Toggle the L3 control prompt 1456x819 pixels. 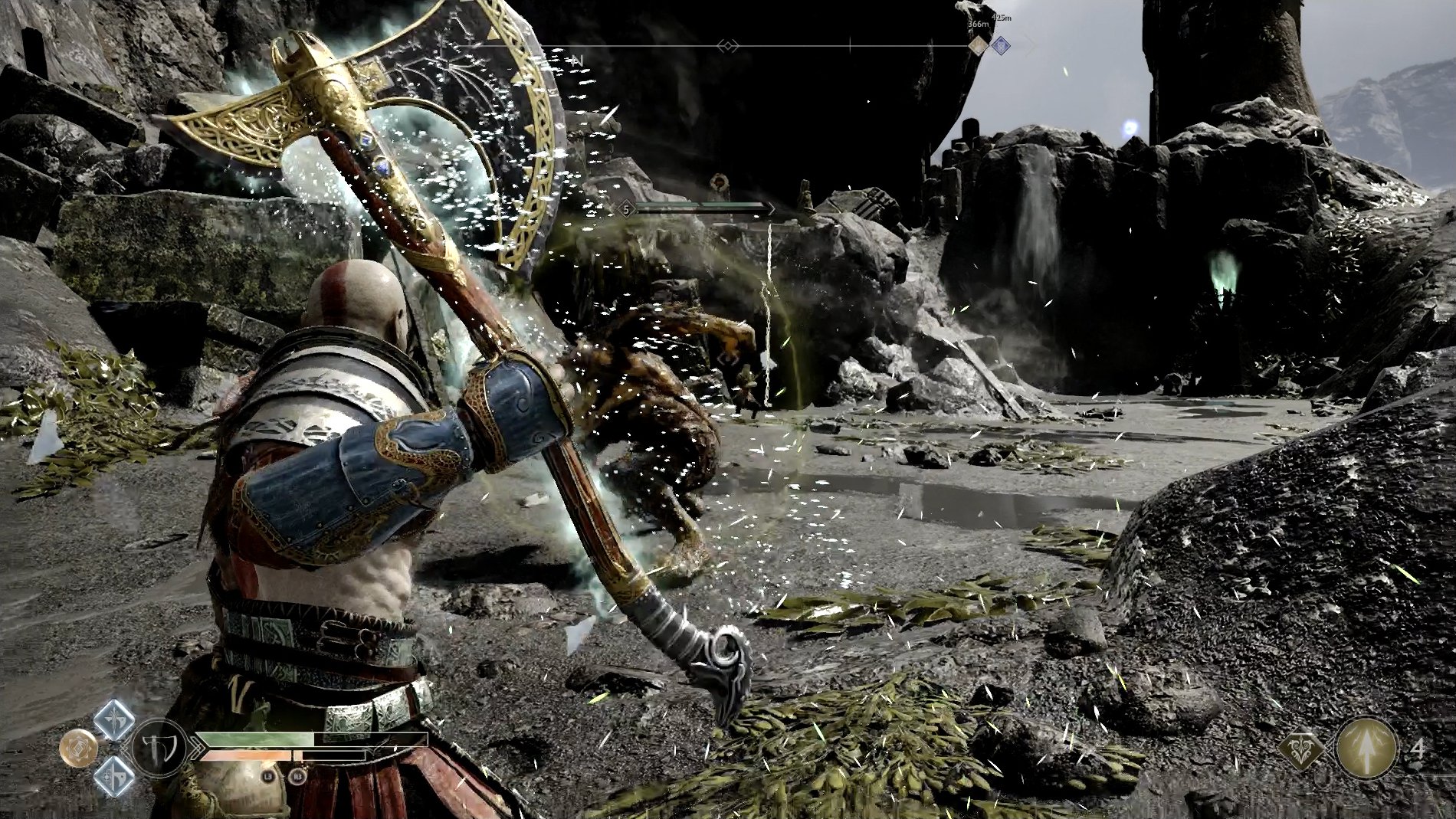[267, 778]
